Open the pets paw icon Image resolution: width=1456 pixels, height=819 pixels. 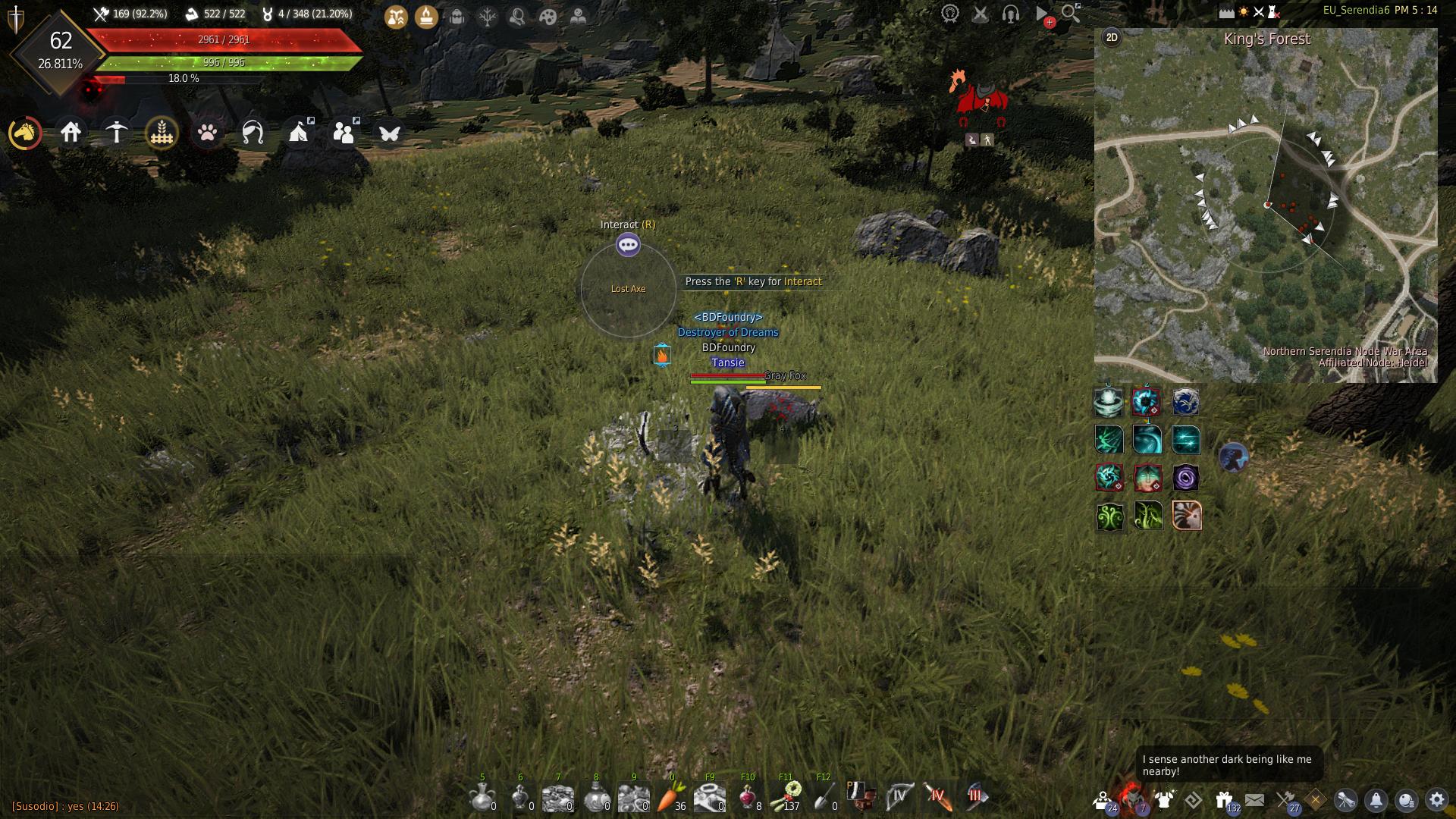pyautogui.click(x=207, y=133)
